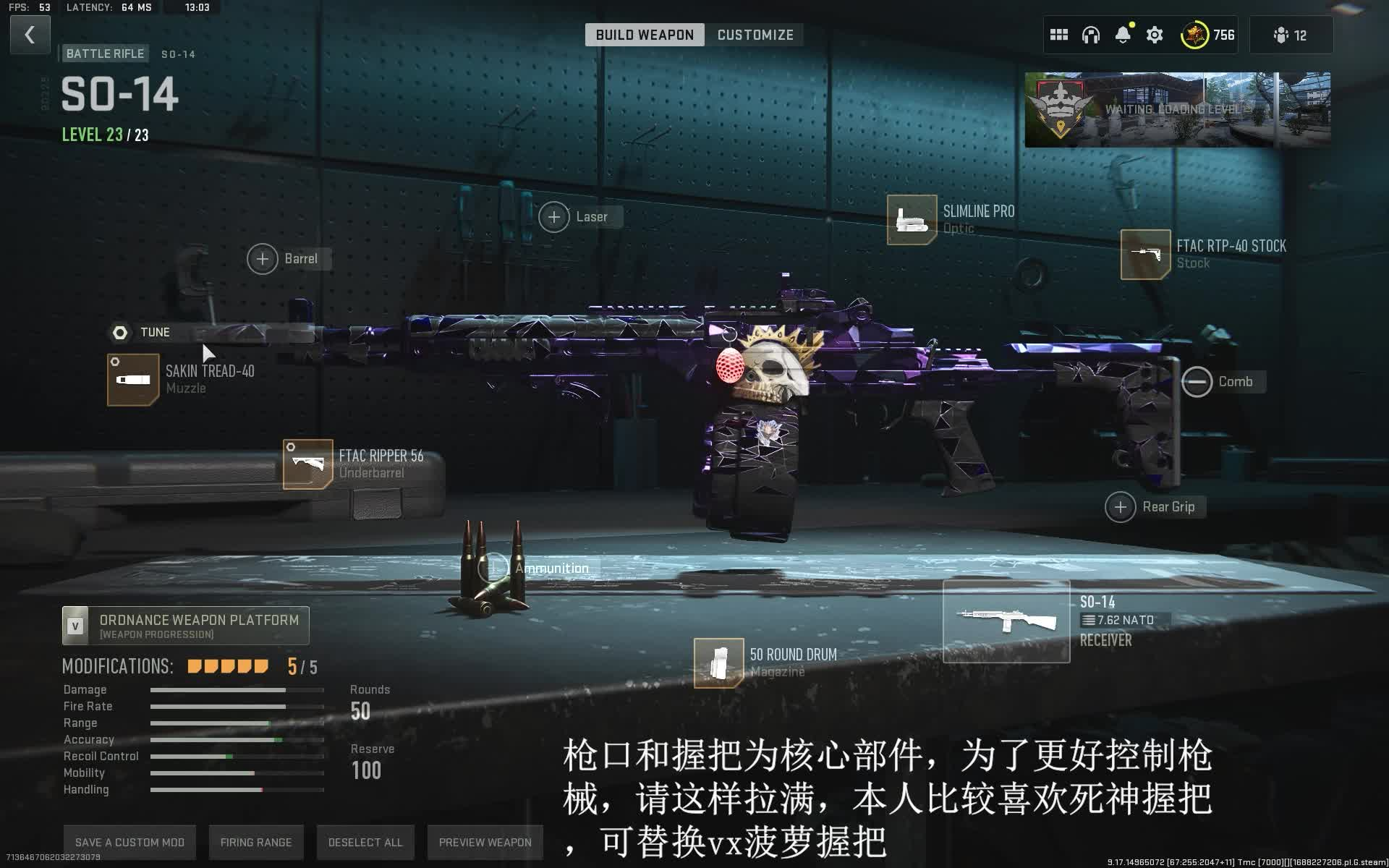1389x868 pixels.
Task: Remove the Comb attachment
Action: [x=1197, y=381]
